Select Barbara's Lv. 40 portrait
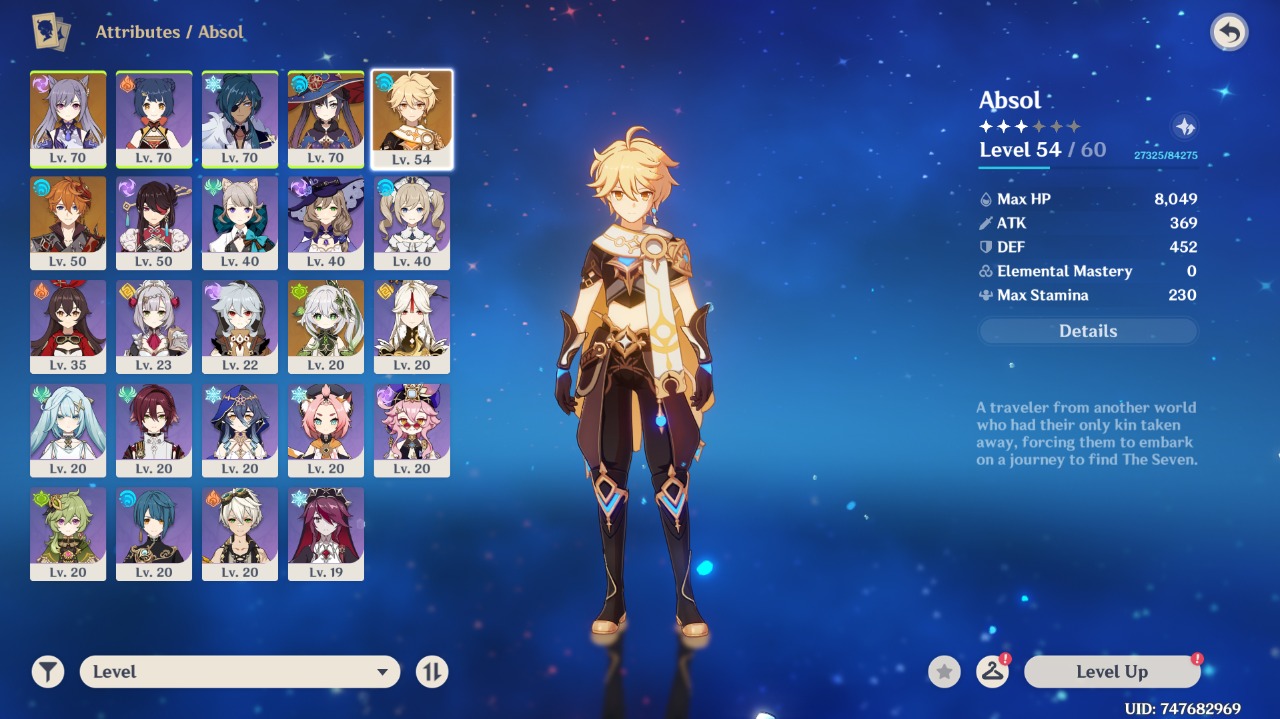Viewport: 1280px width, 719px height. [x=412, y=223]
